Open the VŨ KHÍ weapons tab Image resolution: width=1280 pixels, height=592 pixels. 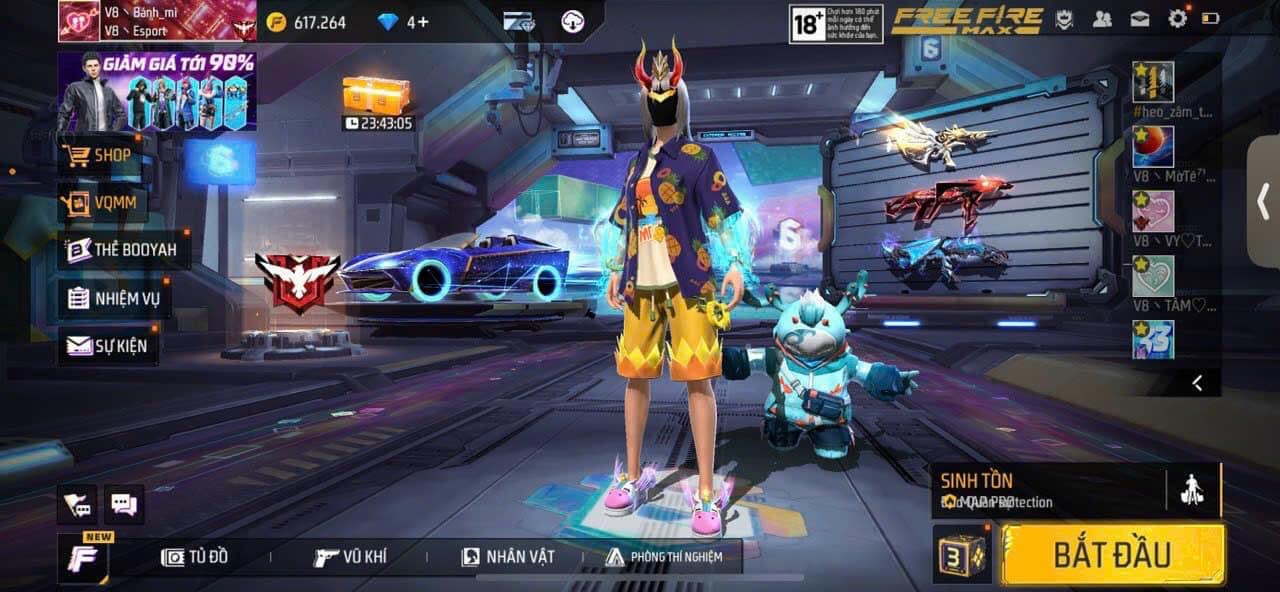click(x=350, y=557)
